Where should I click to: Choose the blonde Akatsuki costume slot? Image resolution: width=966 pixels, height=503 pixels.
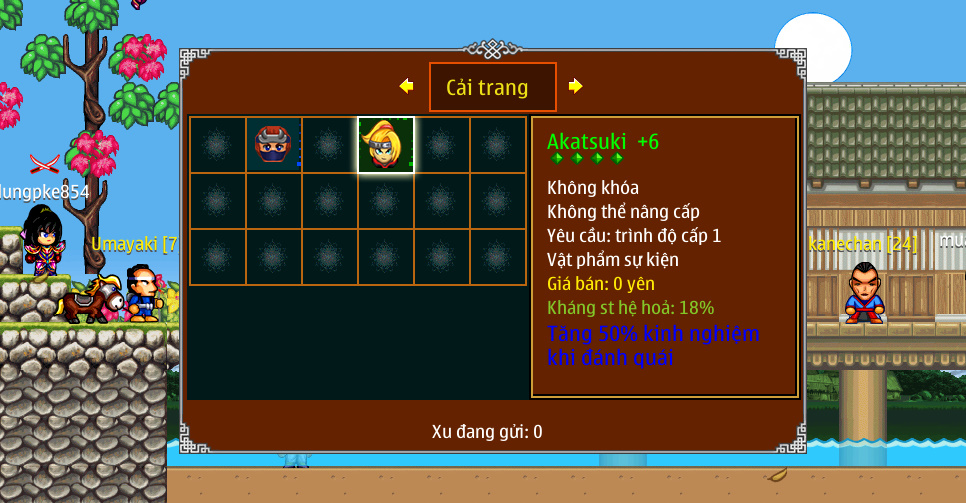pyautogui.click(x=386, y=145)
